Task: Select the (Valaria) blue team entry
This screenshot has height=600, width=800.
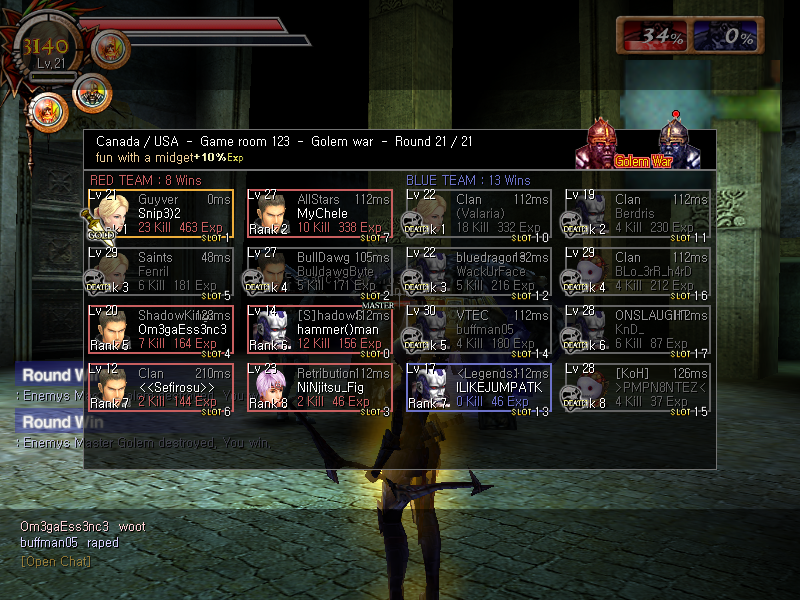Action: click(x=478, y=214)
